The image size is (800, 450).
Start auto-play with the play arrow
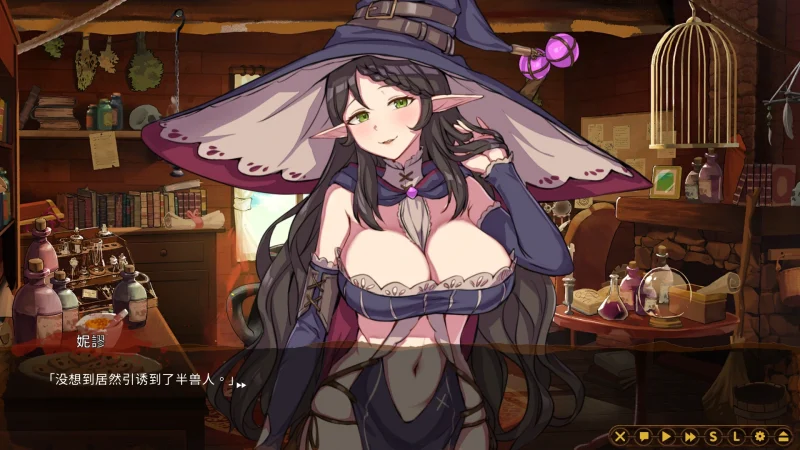pos(666,436)
